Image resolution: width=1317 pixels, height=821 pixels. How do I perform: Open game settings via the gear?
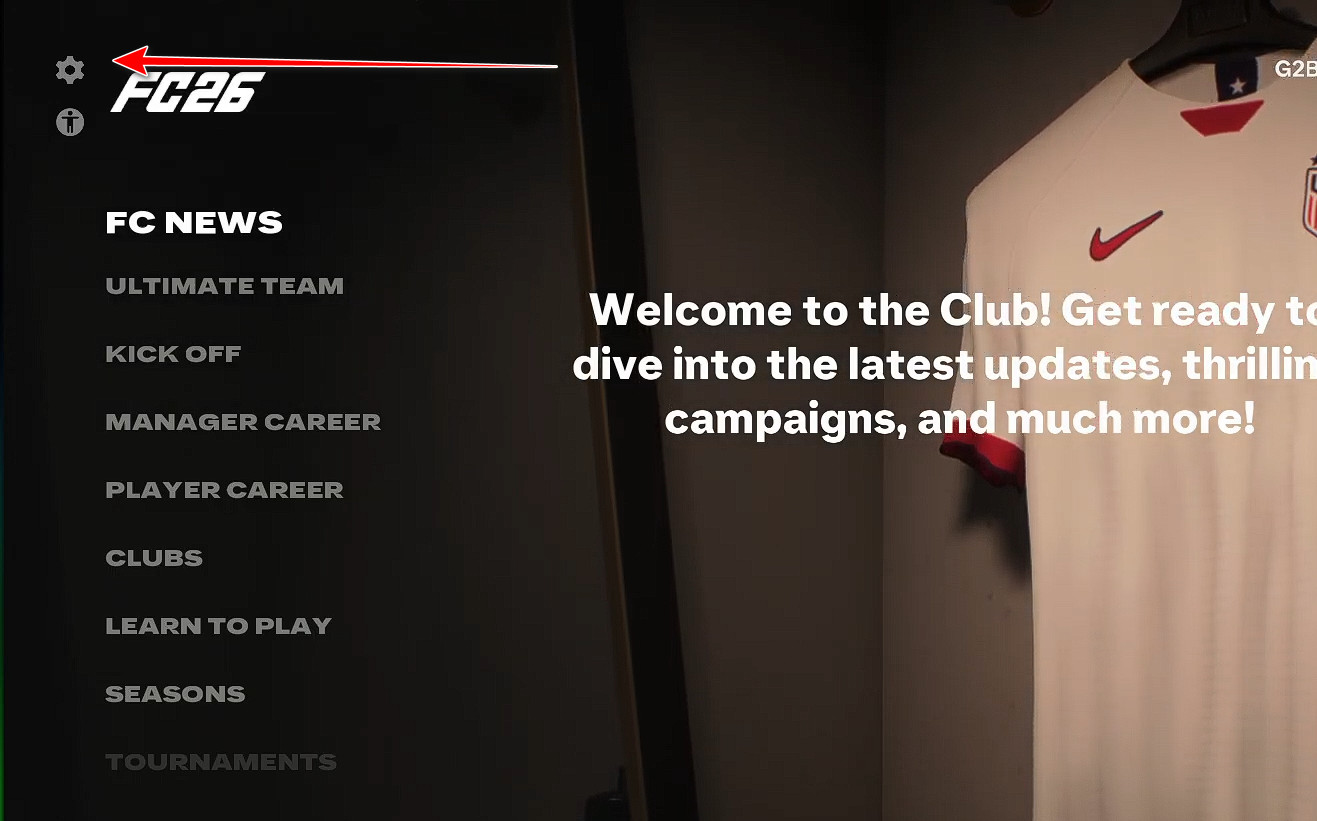click(x=68, y=70)
